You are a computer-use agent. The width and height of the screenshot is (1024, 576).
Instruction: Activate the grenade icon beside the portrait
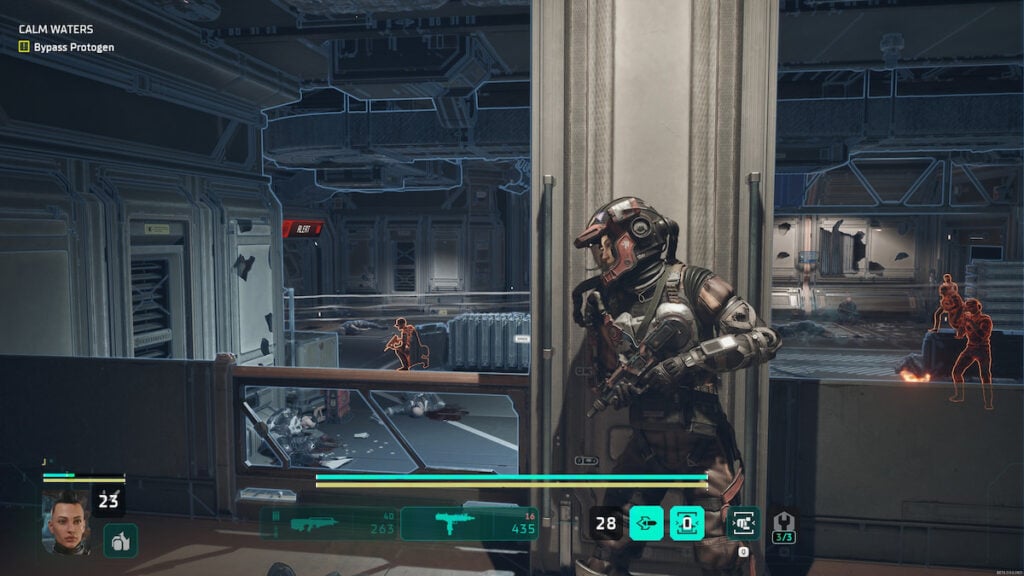tap(120, 540)
